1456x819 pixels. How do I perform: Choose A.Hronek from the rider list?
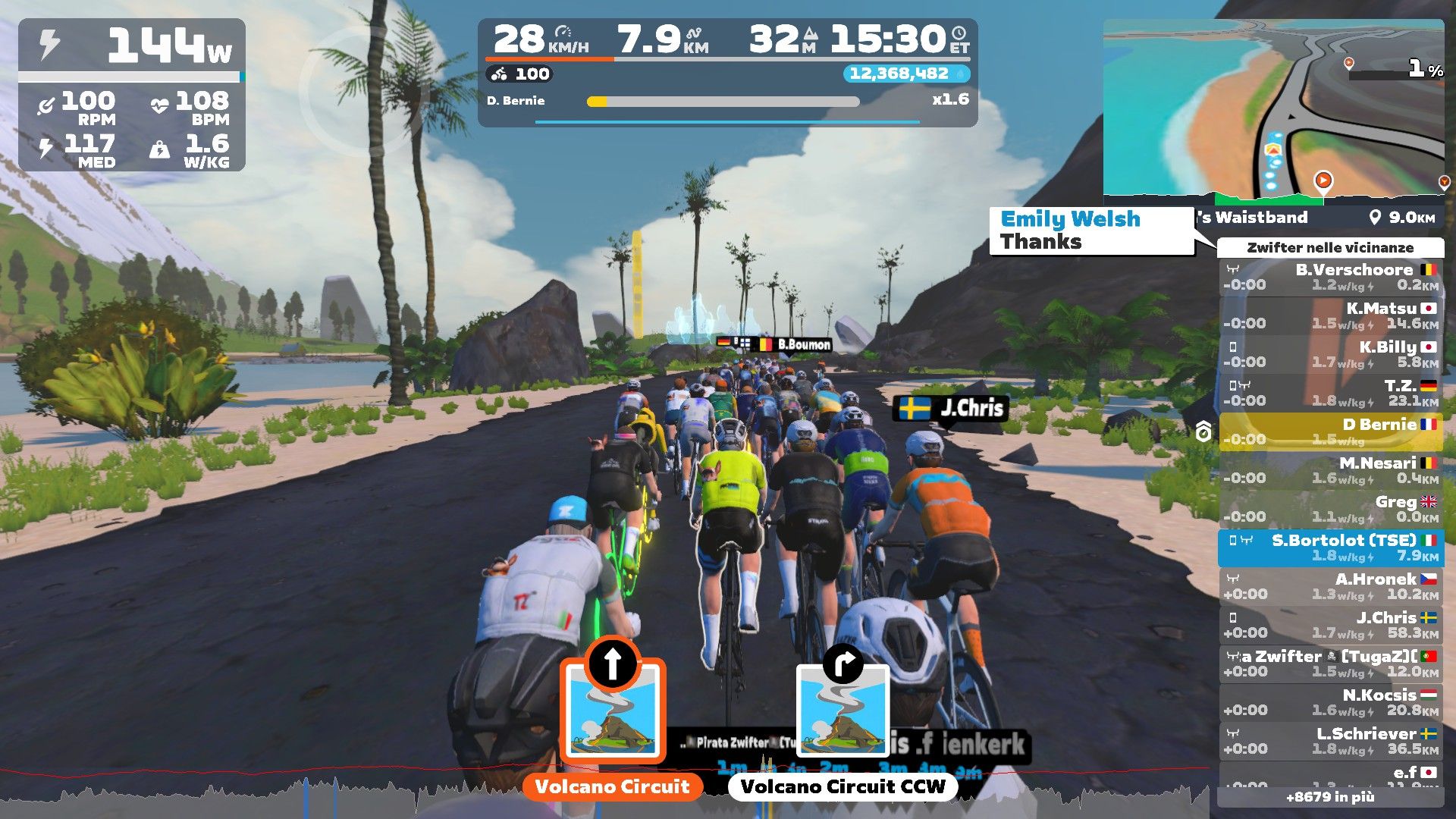1331,586
